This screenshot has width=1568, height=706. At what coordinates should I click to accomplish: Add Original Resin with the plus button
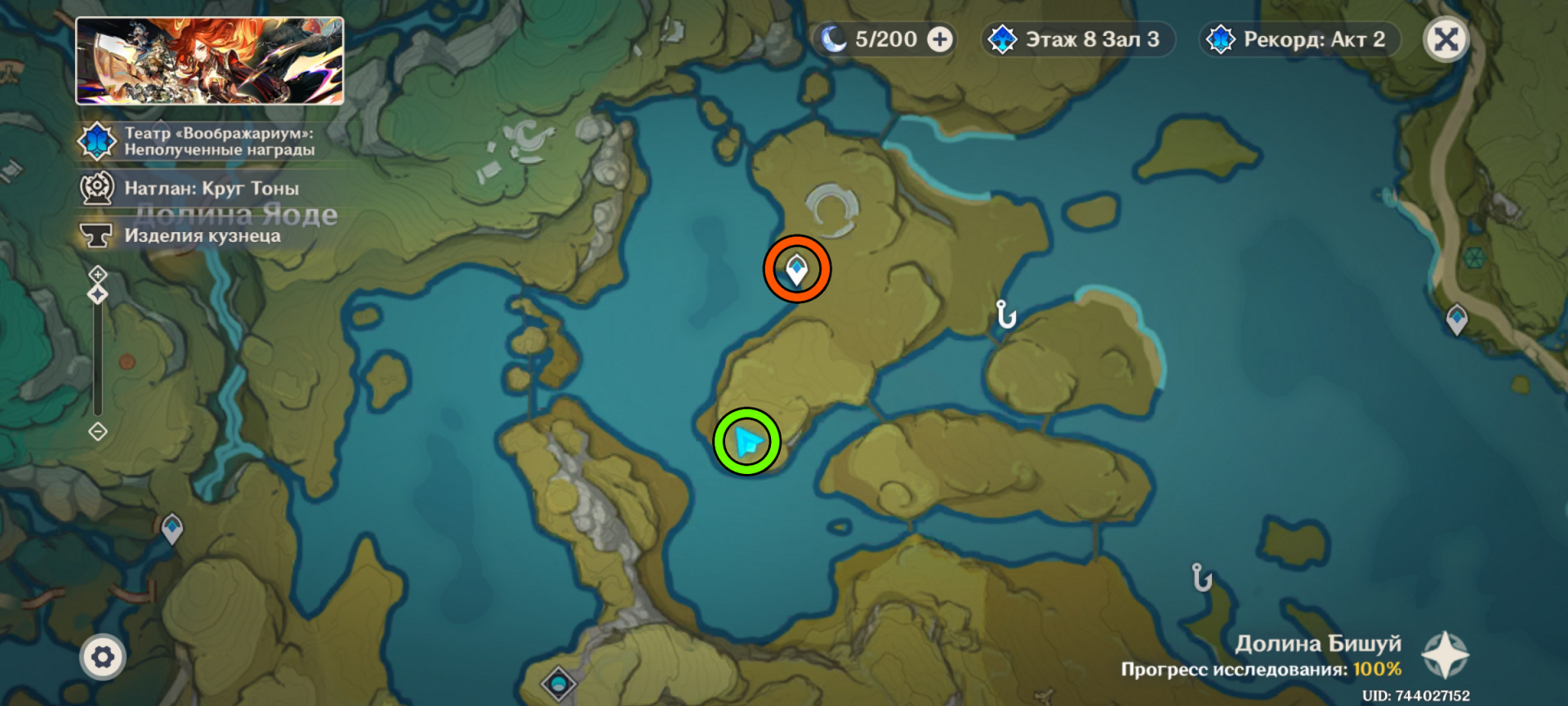click(x=940, y=39)
